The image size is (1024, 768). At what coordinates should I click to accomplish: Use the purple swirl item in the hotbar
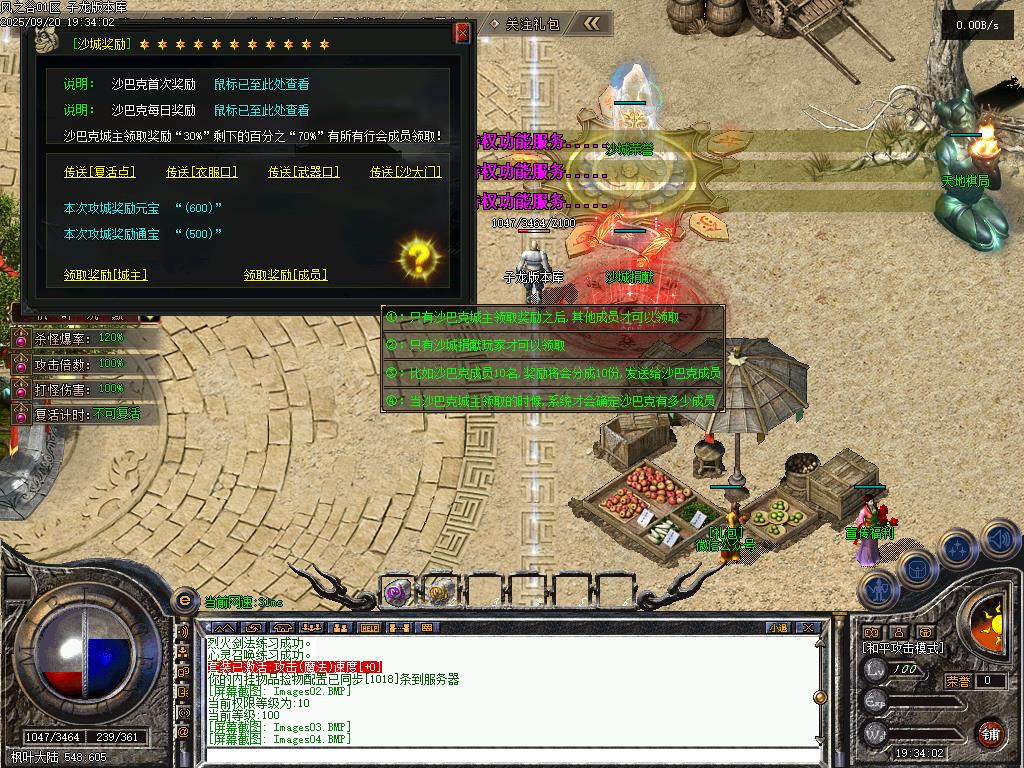(397, 592)
